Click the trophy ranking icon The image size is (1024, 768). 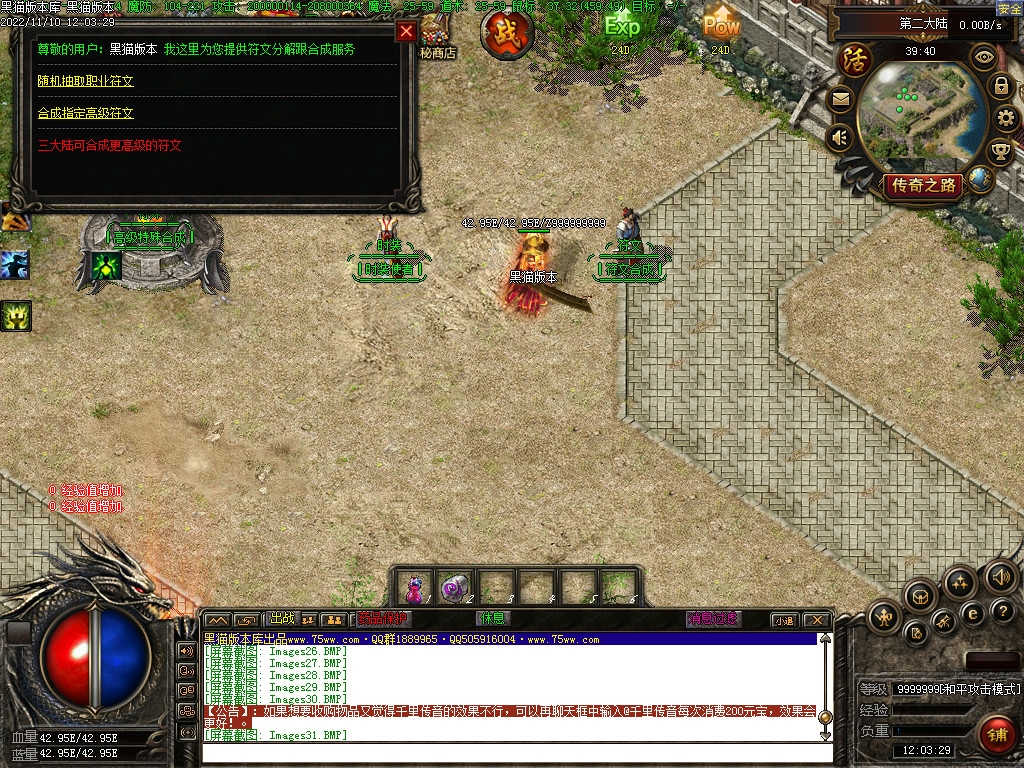click(1000, 152)
